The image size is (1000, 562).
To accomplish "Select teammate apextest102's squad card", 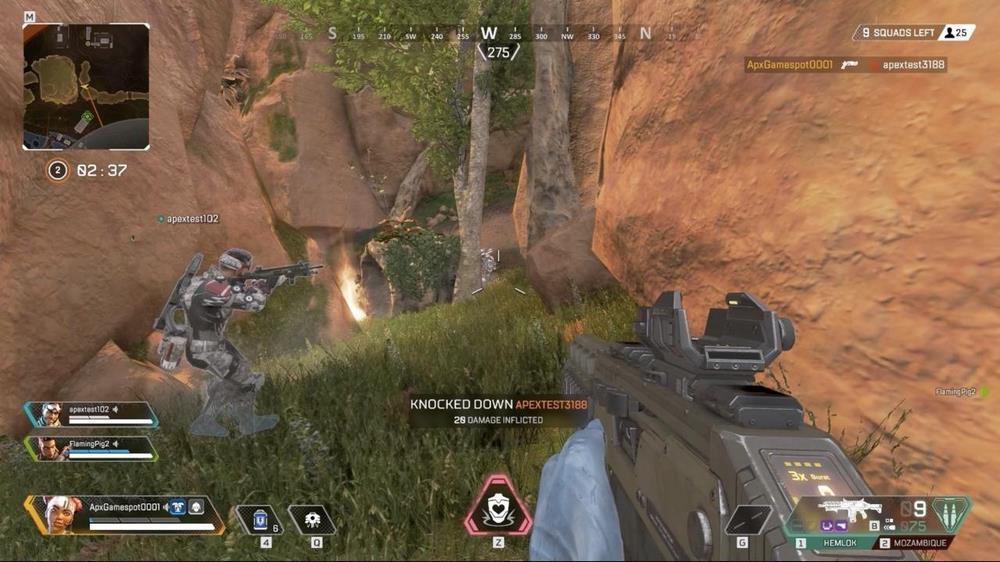I will click(92, 414).
